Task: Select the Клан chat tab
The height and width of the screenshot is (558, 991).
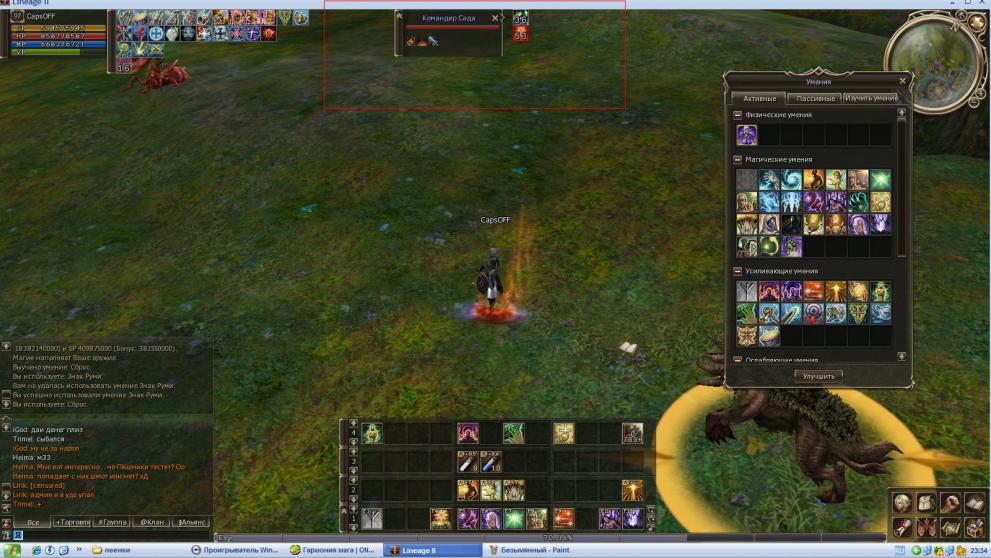Action: [x=152, y=522]
